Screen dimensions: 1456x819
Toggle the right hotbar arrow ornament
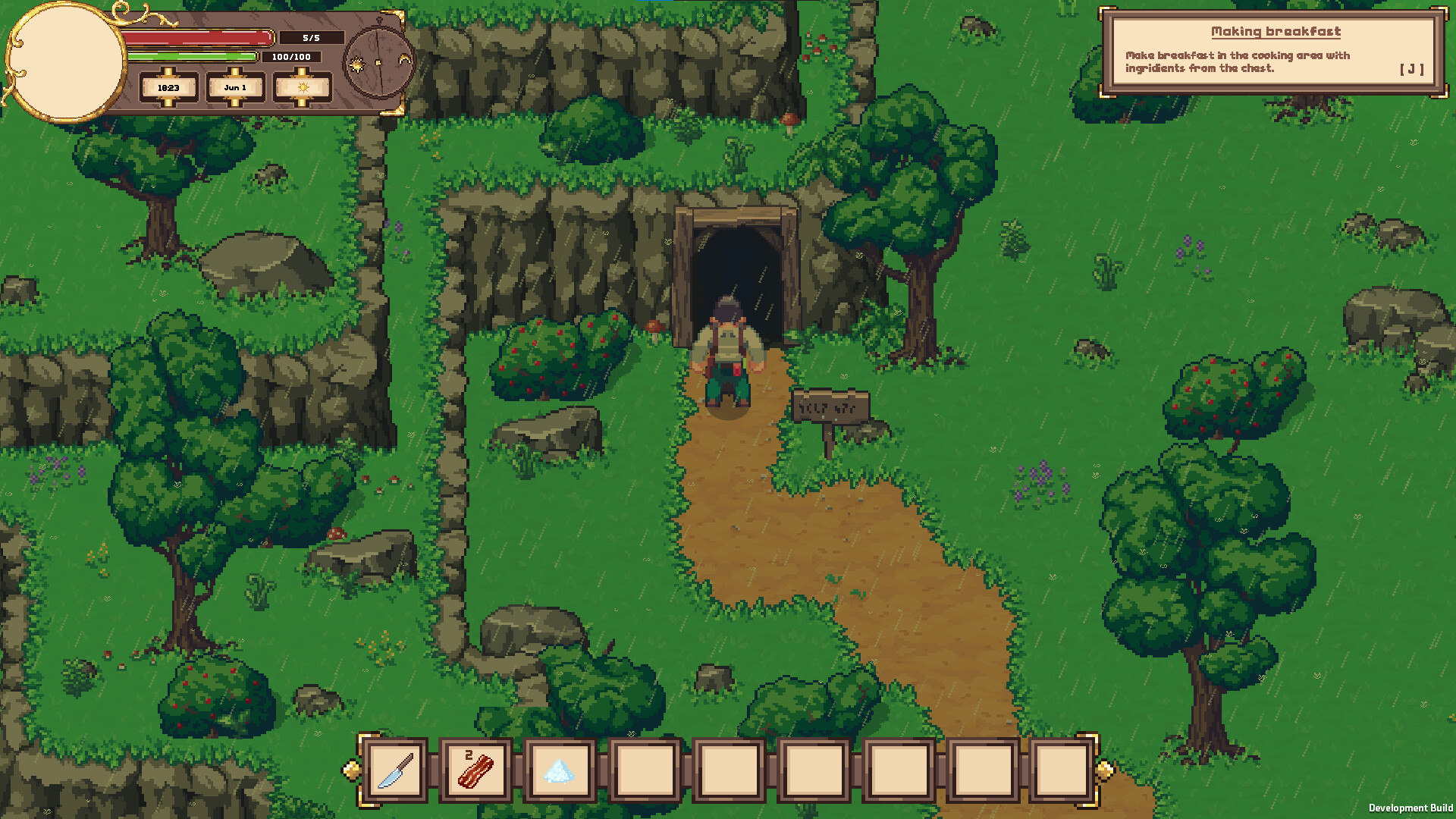point(1105,769)
